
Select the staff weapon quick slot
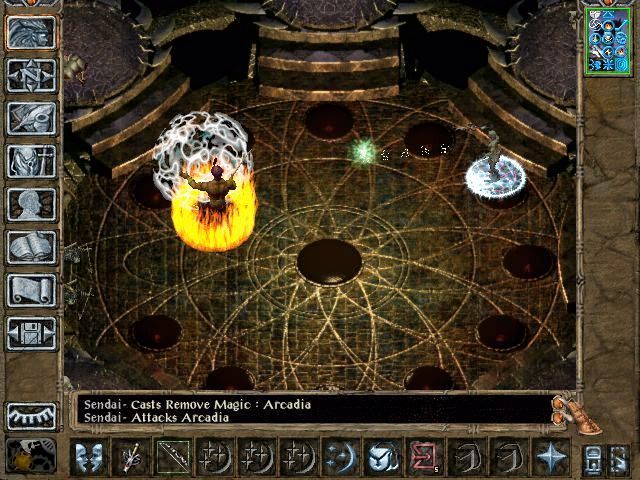(132, 457)
